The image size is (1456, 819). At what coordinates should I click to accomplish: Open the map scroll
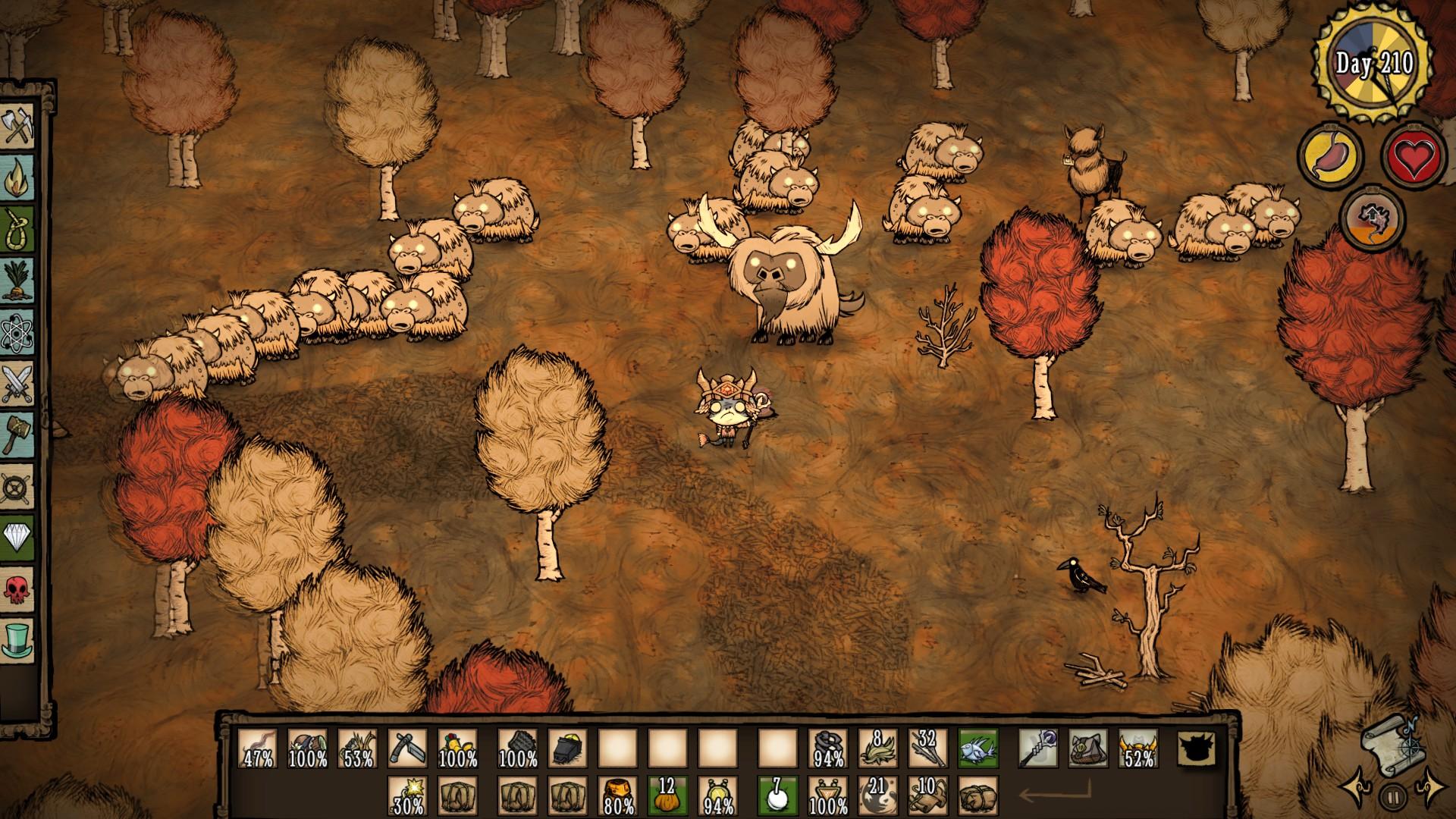coord(1392,745)
